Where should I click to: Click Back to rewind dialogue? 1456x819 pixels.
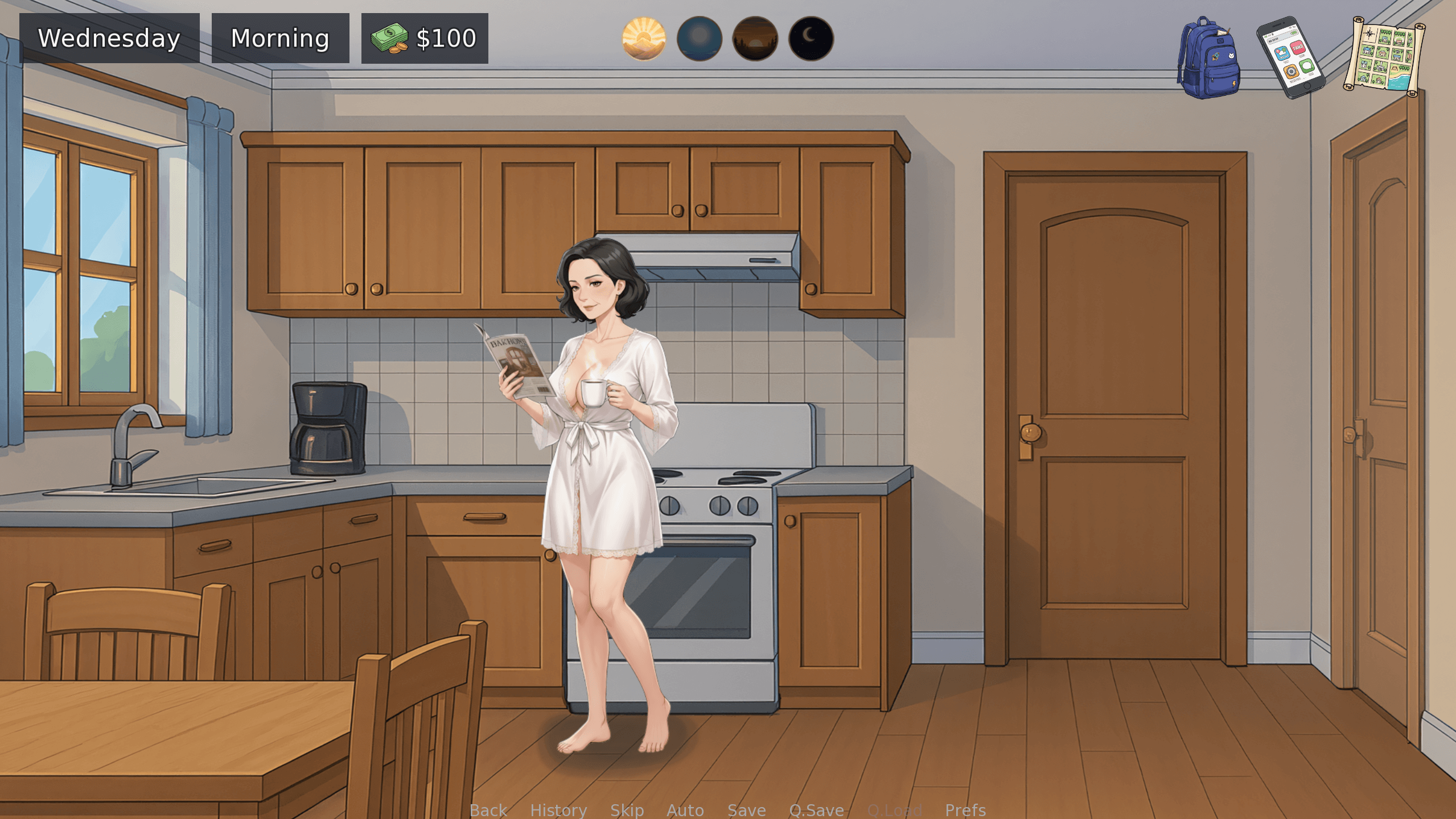488,810
